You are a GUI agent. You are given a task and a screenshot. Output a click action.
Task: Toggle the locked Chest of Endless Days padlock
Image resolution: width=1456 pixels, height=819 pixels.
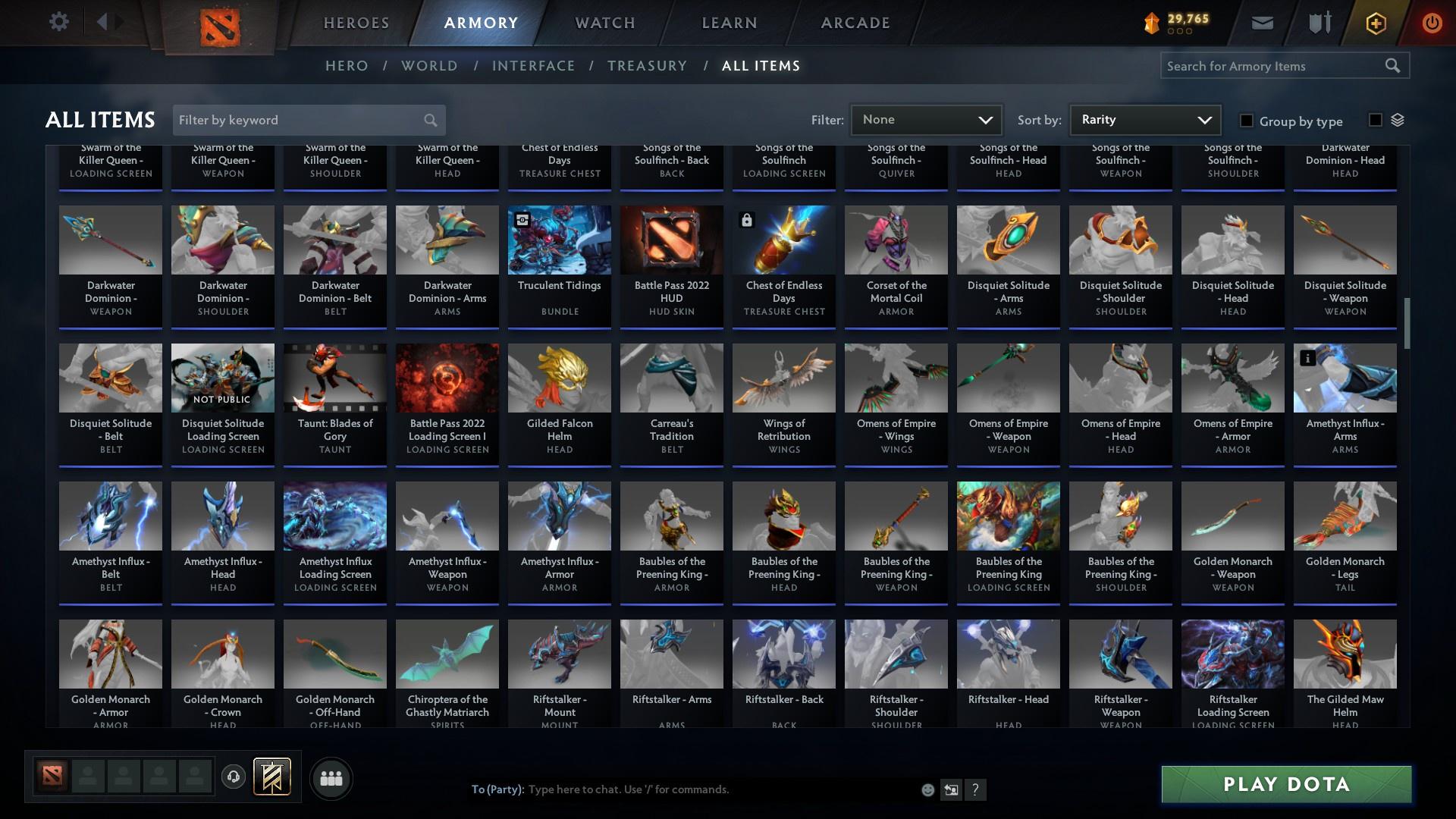[748, 220]
